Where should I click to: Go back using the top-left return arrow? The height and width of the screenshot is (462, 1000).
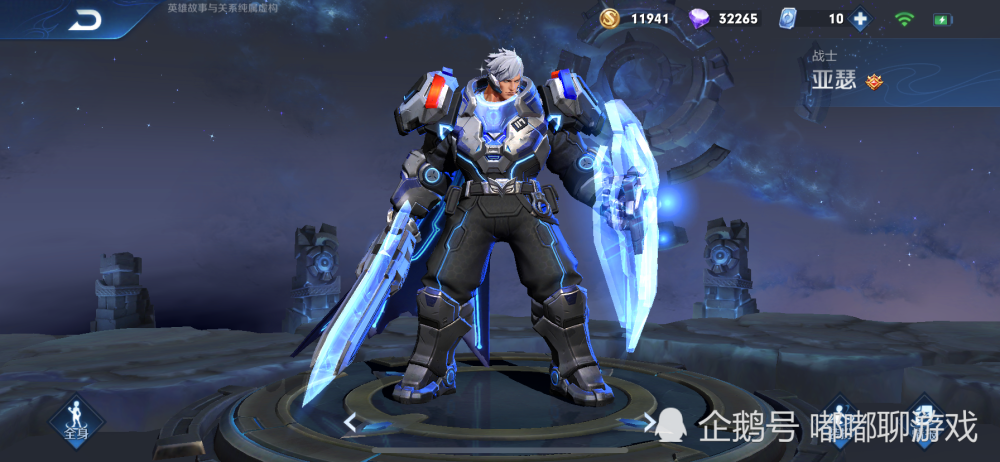click(86, 19)
